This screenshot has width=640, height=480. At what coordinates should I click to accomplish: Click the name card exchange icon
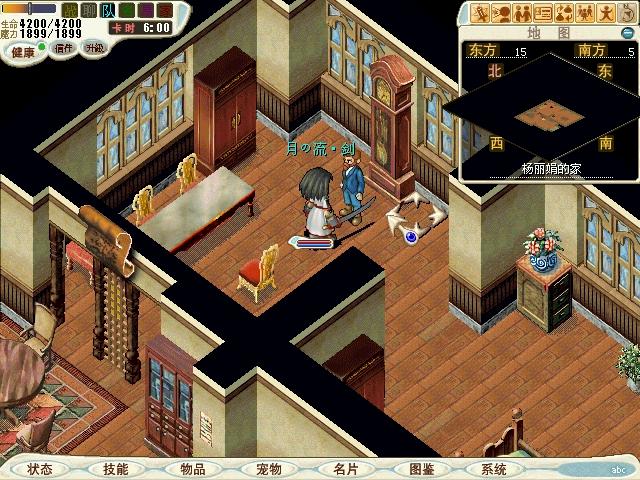point(544,13)
